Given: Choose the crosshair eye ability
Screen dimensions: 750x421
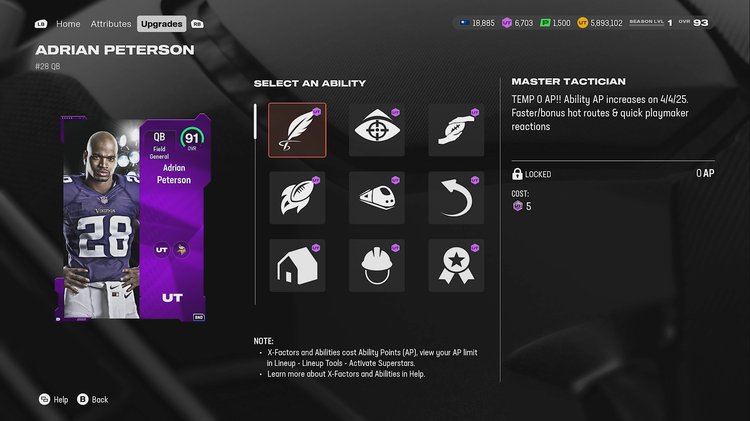Looking at the screenshot, I should tap(377, 130).
